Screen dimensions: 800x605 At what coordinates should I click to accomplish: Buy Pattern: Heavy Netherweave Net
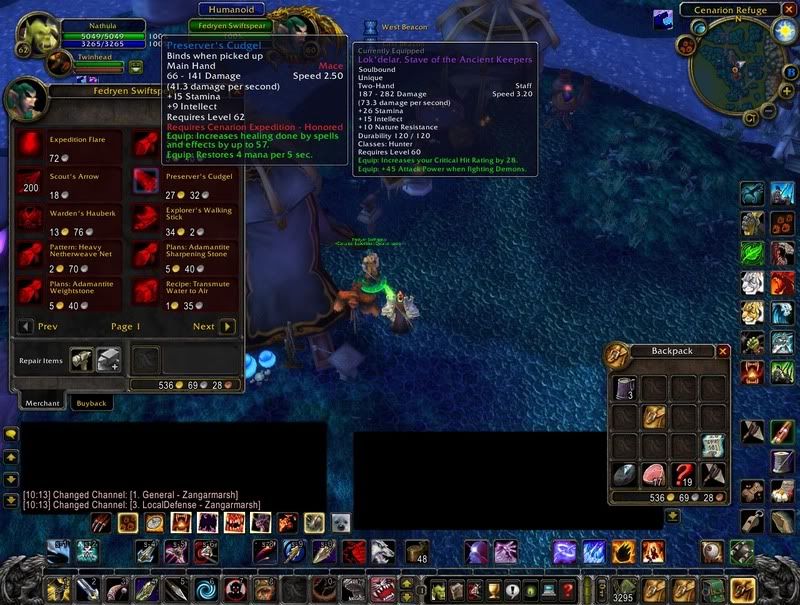click(x=31, y=255)
